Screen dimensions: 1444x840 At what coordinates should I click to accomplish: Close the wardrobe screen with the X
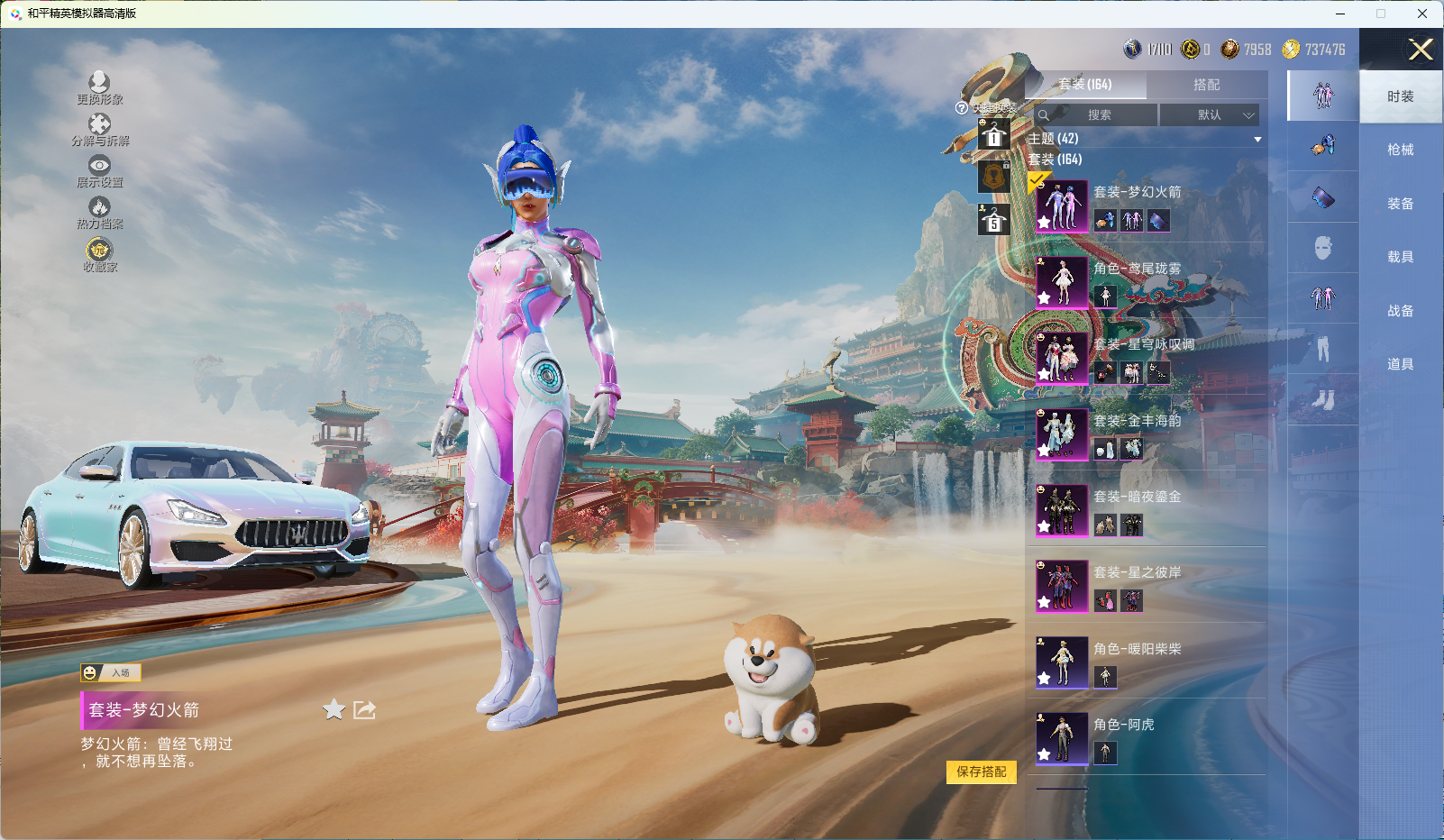[1421, 50]
